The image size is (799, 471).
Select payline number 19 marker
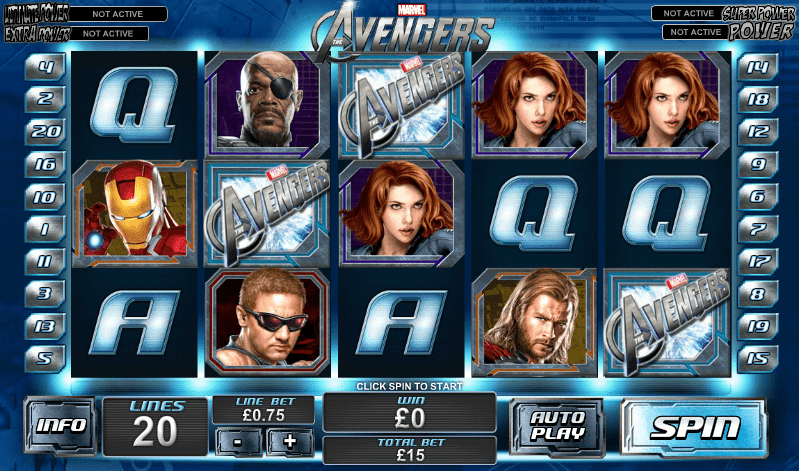pos(757,326)
